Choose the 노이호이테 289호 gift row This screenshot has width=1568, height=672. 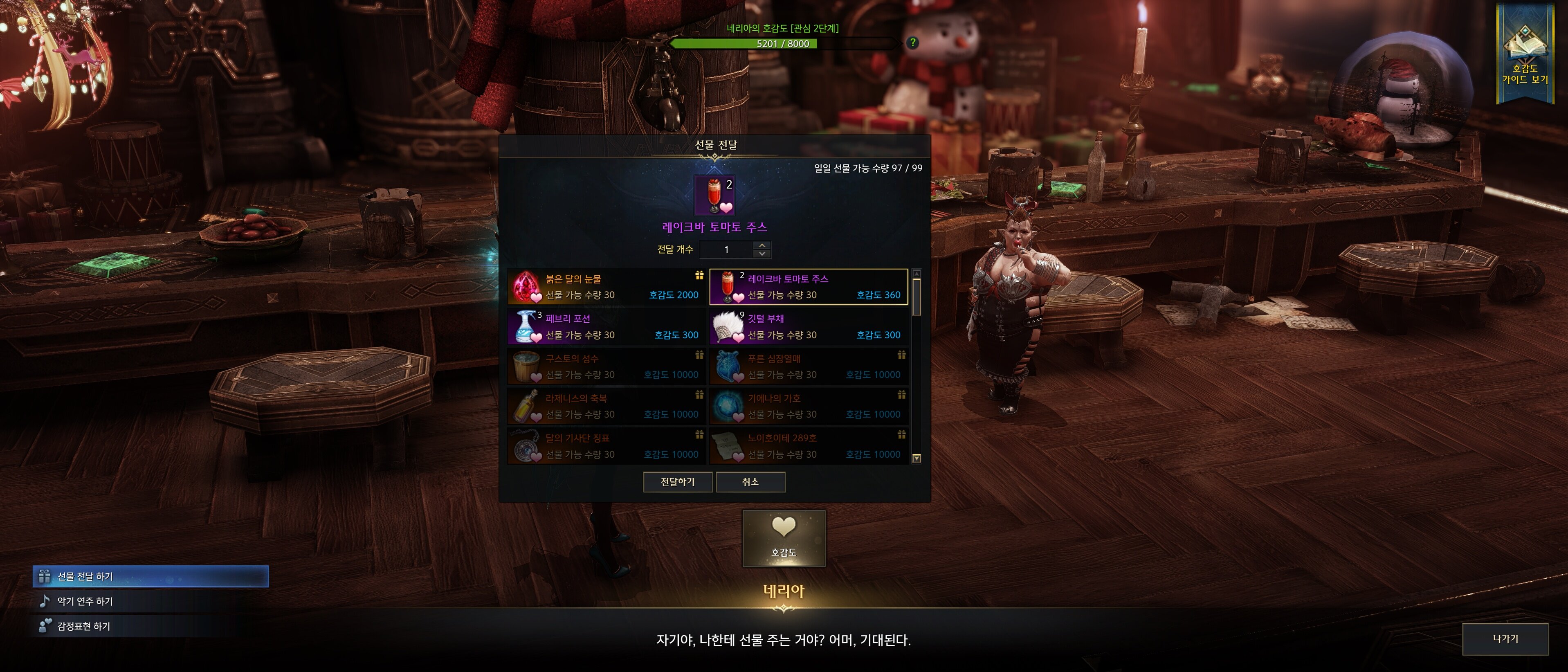[x=809, y=446]
